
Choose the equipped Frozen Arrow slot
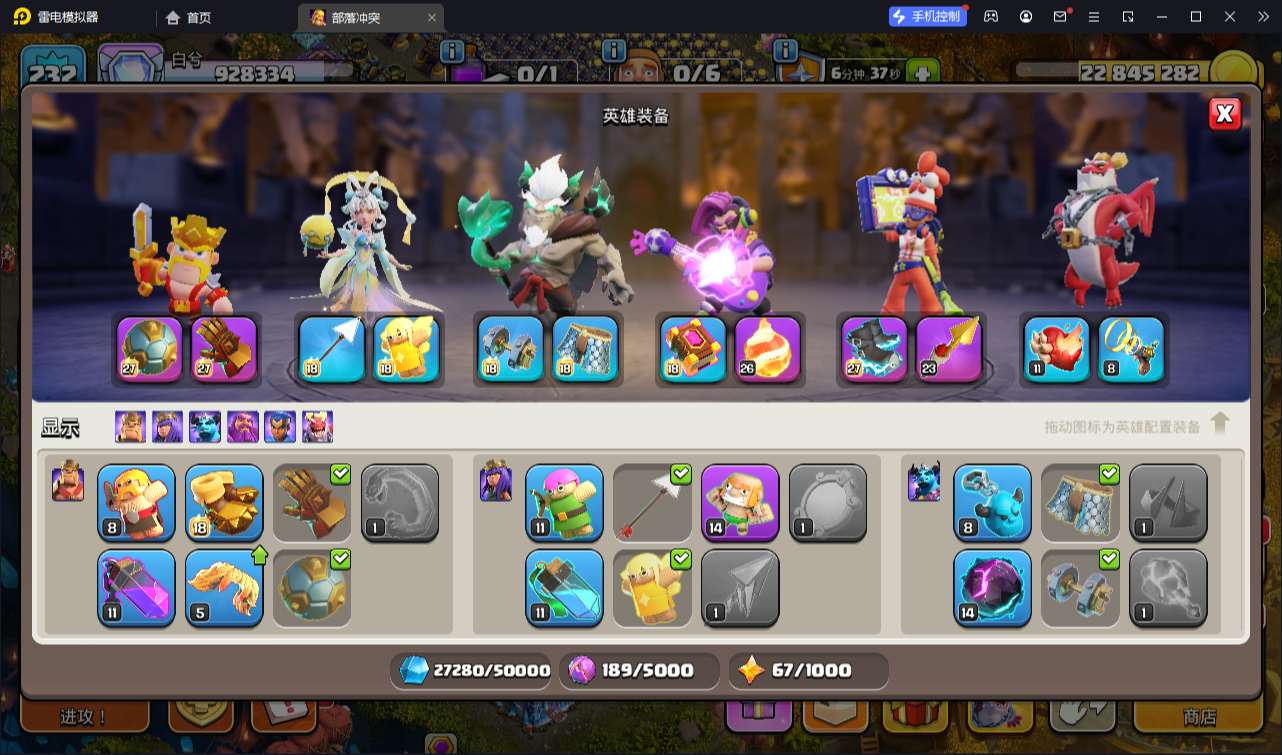point(332,349)
